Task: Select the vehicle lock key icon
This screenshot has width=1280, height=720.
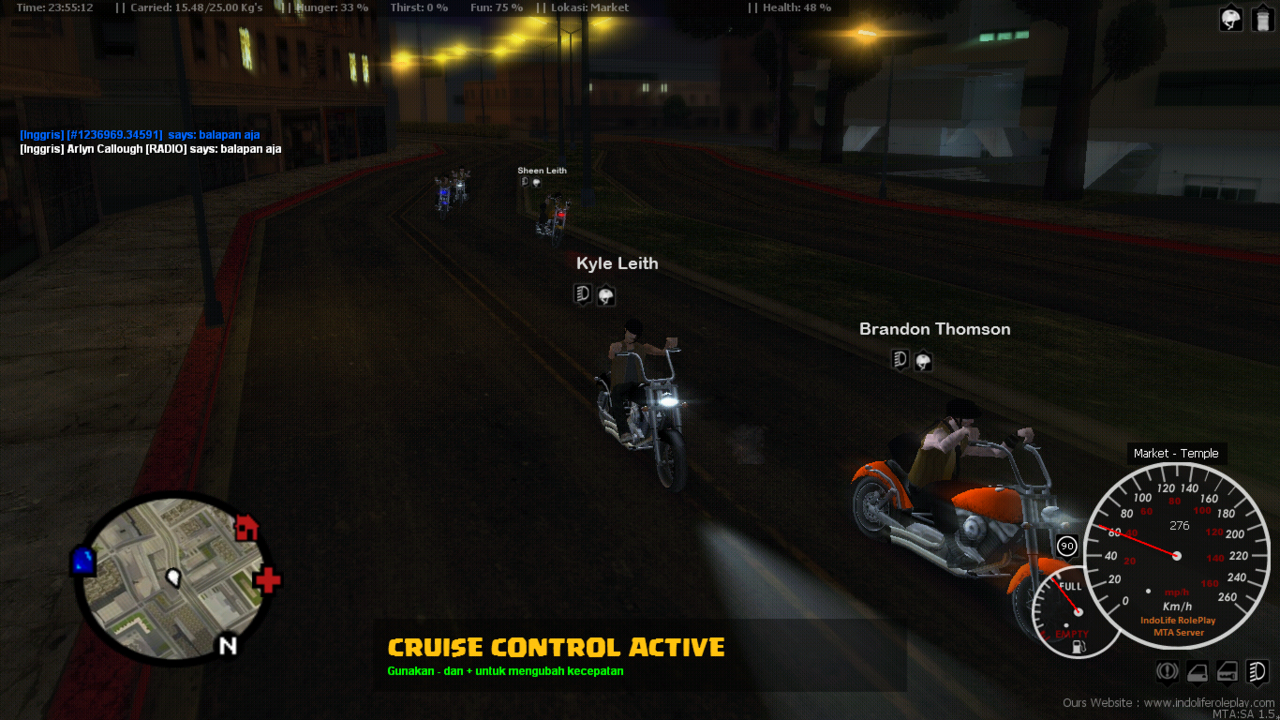Action: (x=1227, y=671)
